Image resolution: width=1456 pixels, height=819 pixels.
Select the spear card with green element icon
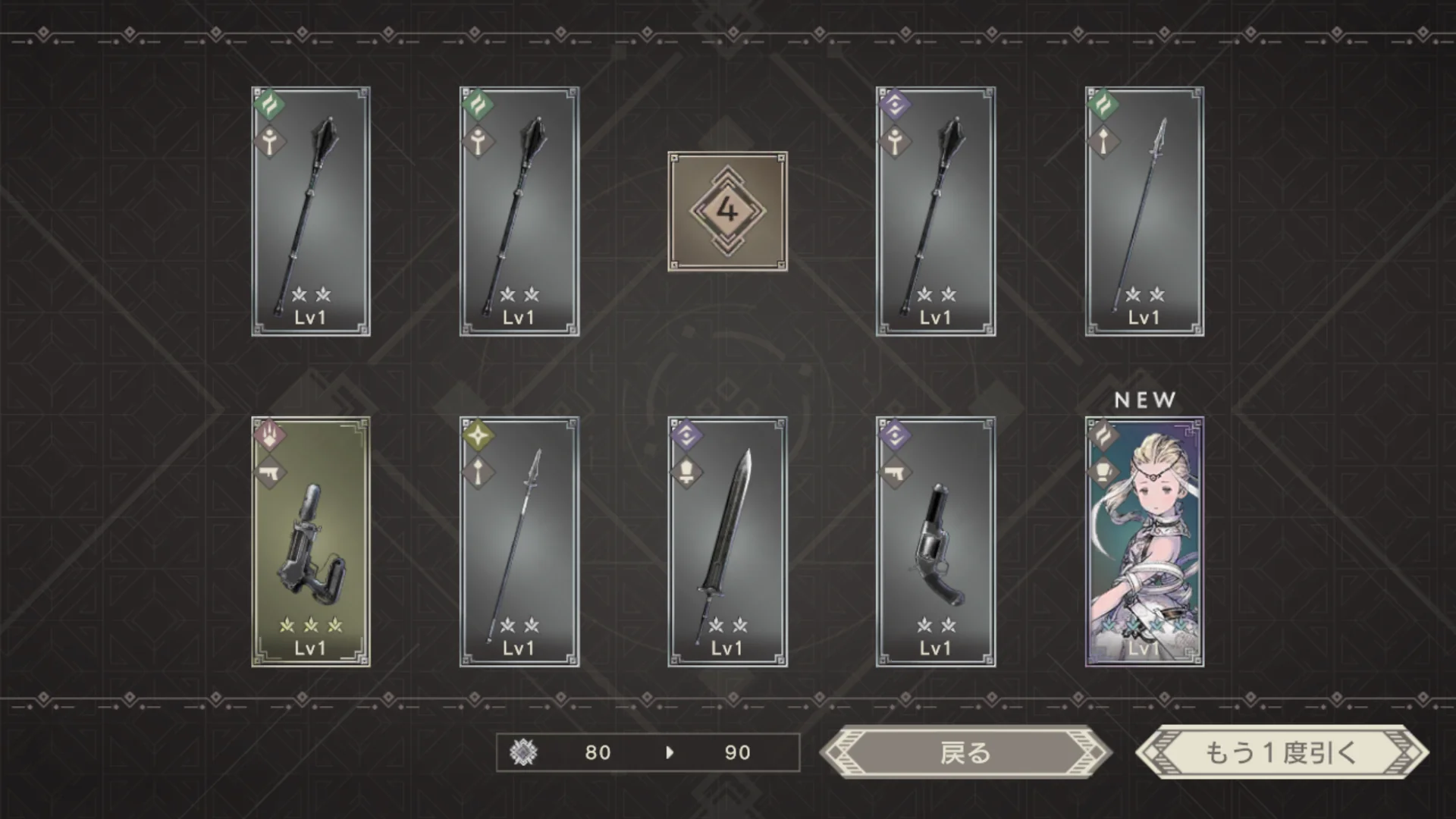[1144, 212]
